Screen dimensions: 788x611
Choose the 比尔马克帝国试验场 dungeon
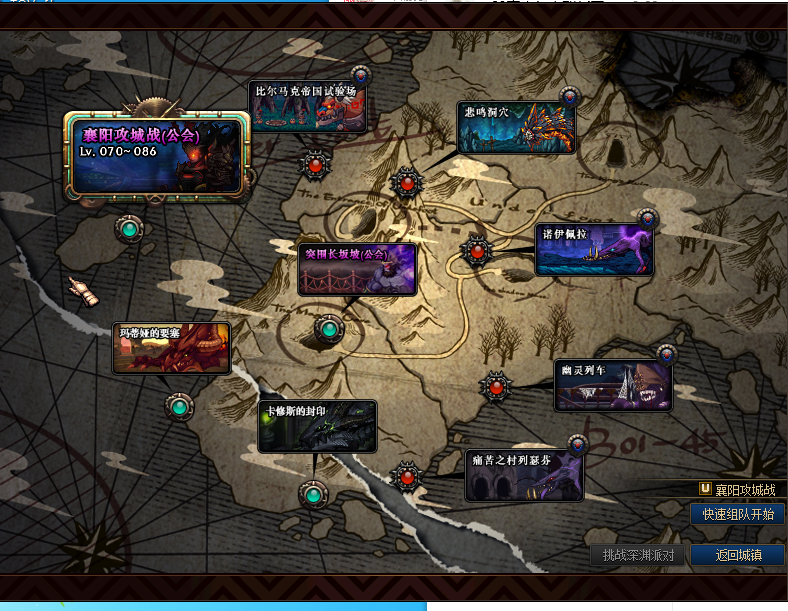[307, 107]
